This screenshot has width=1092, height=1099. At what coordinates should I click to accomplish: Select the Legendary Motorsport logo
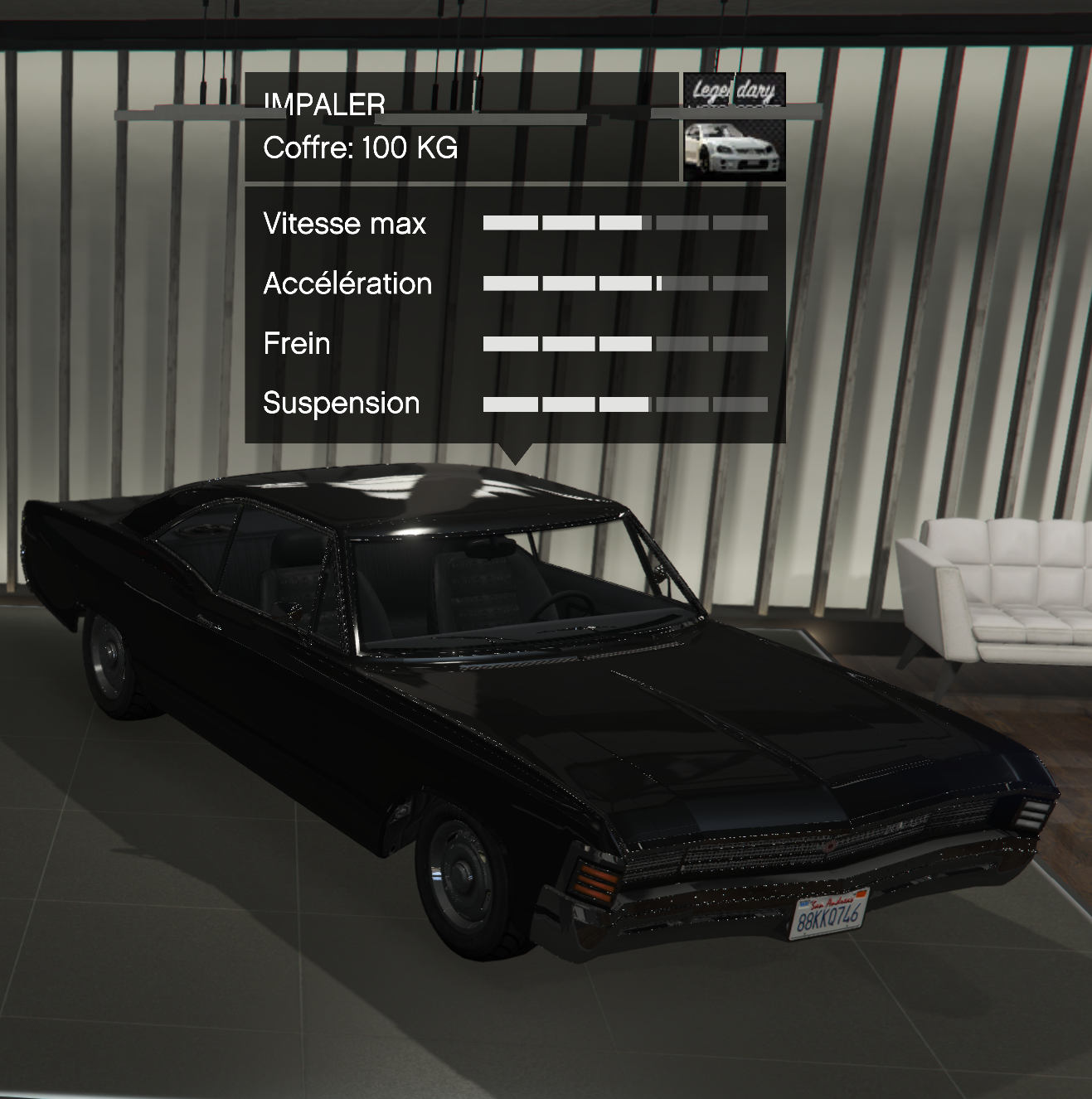point(734,90)
